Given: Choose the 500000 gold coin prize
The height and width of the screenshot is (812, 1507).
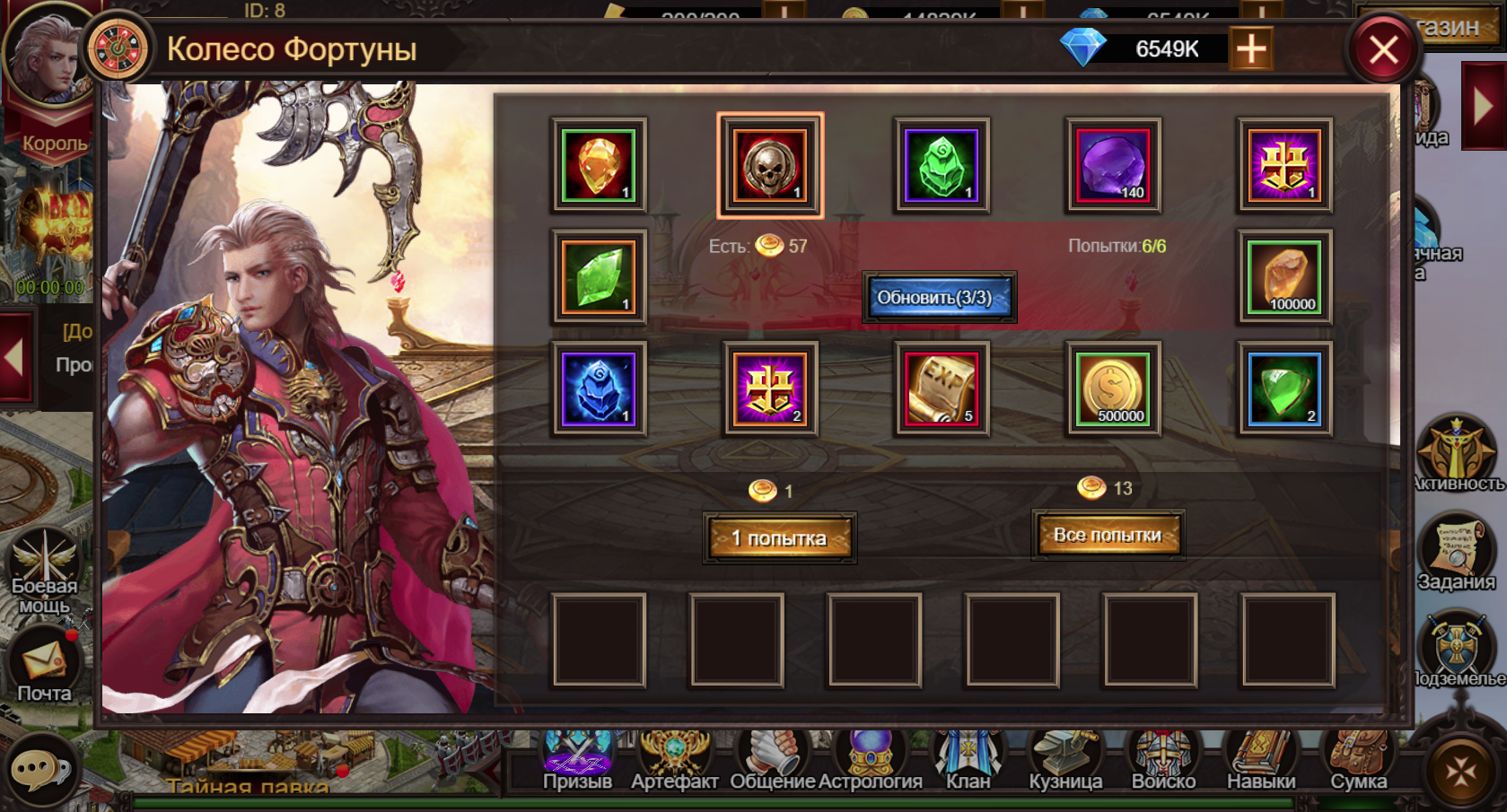Looking at the screenshot, I should [x=1113, y=389].
